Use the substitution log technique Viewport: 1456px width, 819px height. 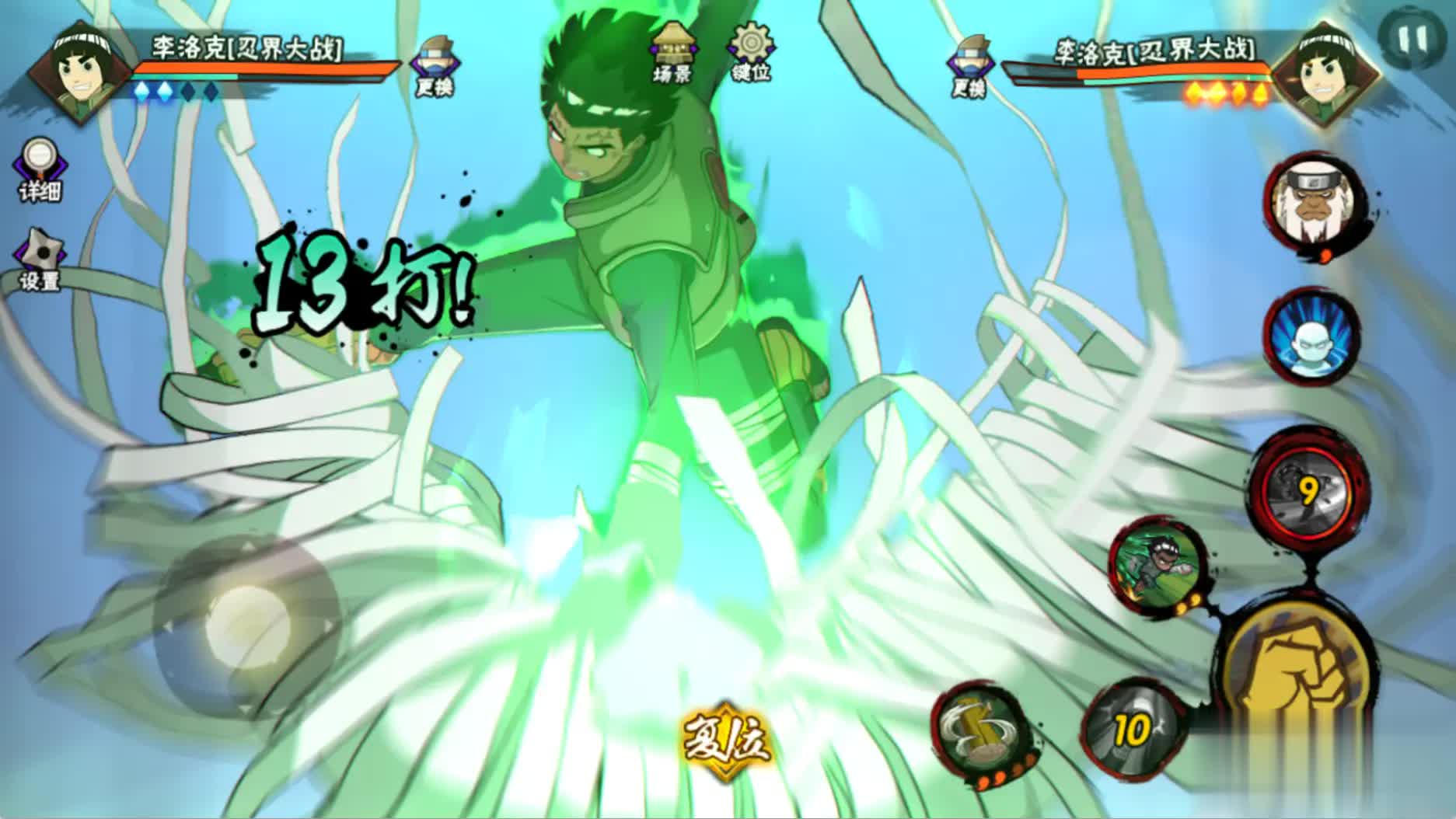coord(980,730)
